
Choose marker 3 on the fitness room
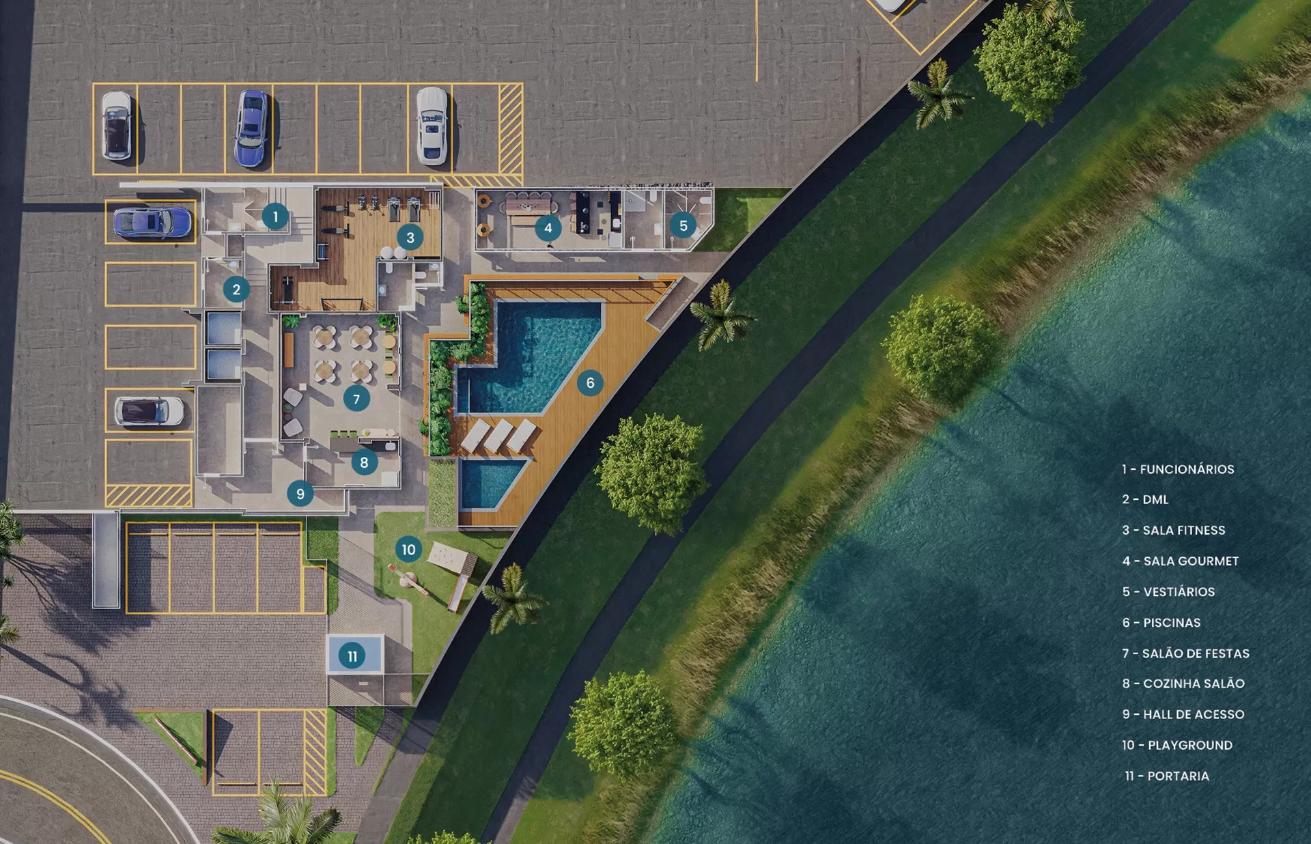coord(409,237)
